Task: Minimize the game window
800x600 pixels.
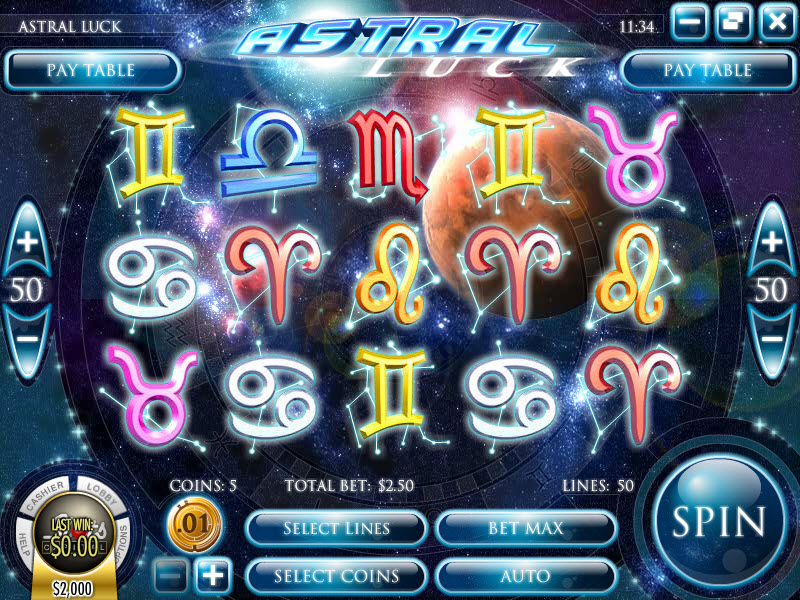Action: click(x=691, y=20)
